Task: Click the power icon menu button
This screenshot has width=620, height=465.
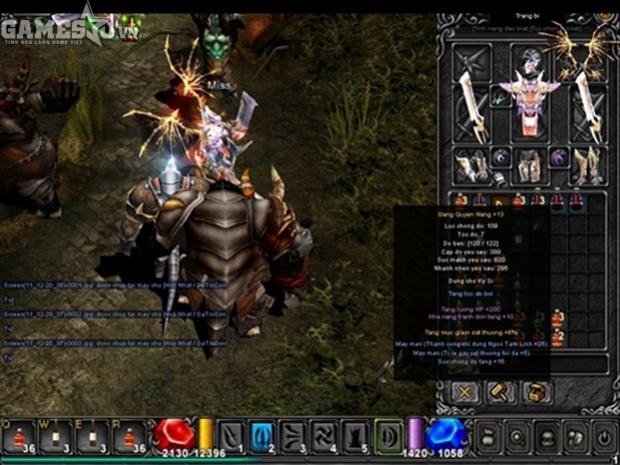Action: 603,436
